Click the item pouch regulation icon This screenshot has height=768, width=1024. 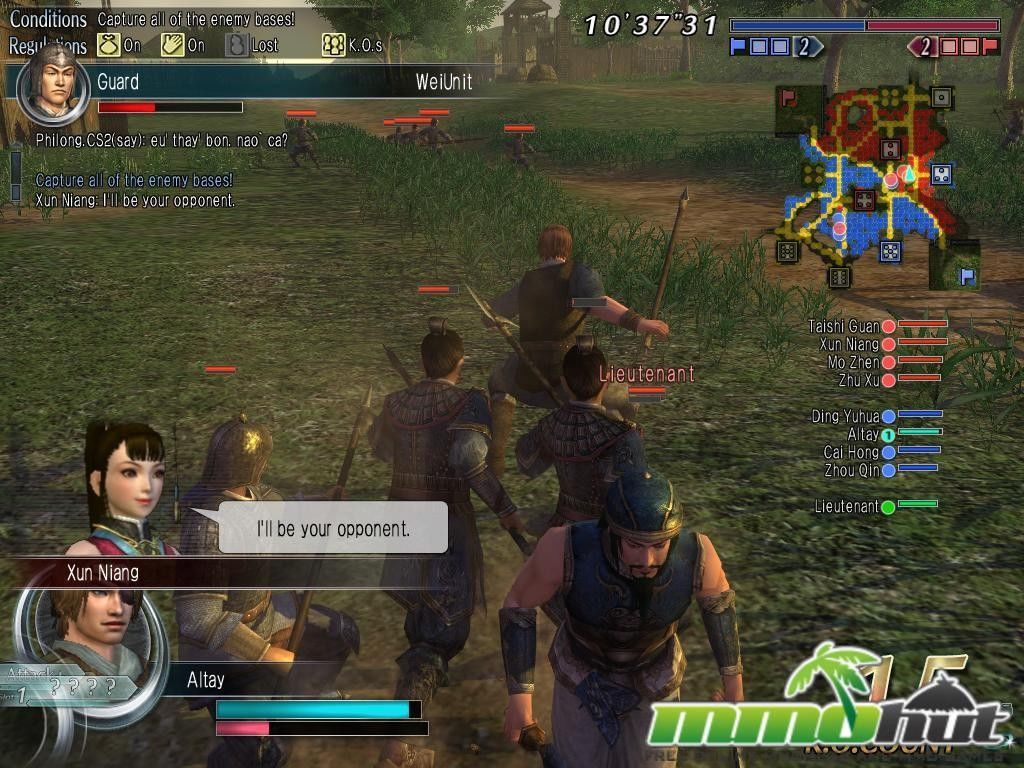tap(108, 45)
